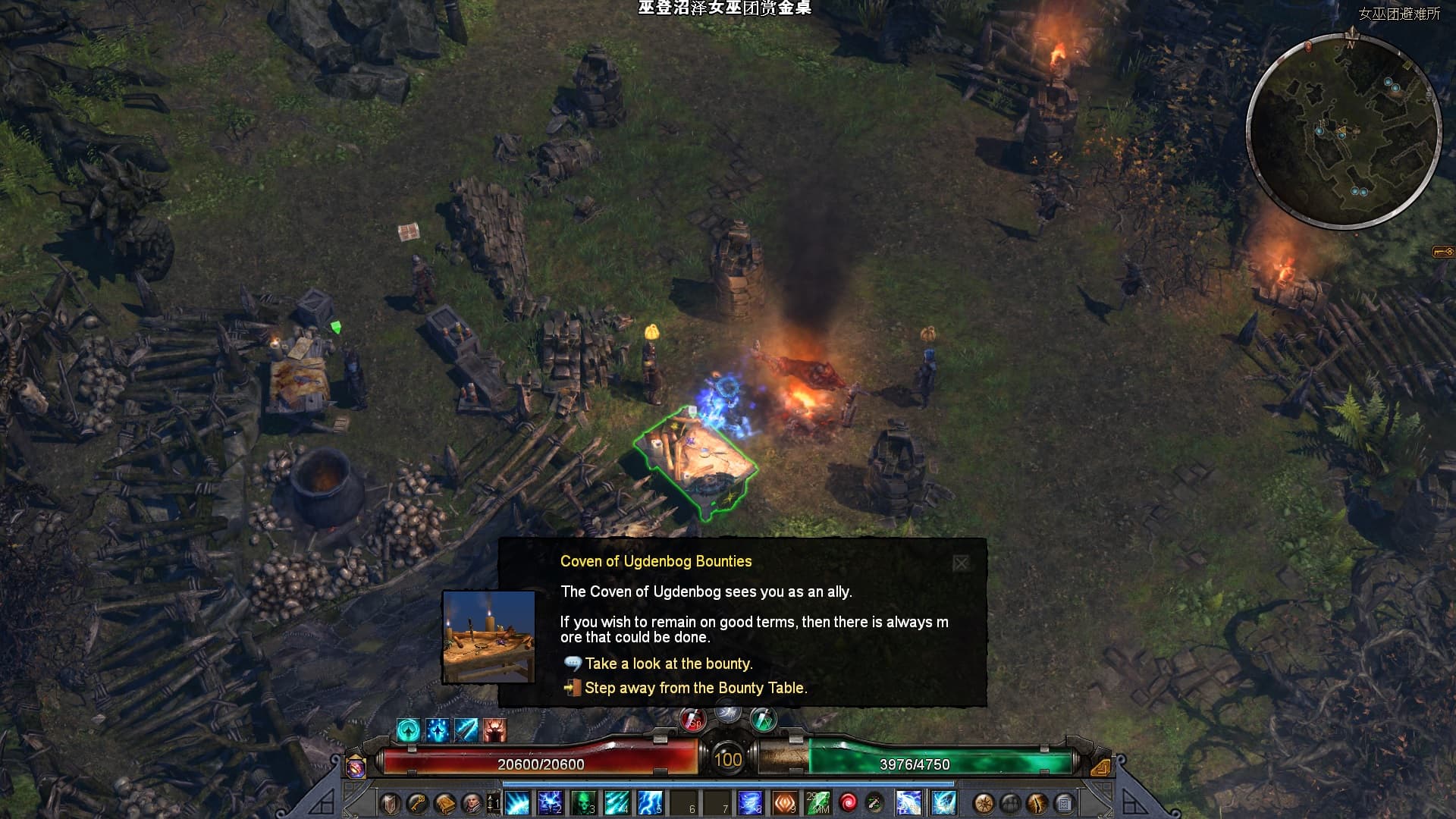Activate the green skull skill in slot 3

pyautogui.click(x=583, y=803)
